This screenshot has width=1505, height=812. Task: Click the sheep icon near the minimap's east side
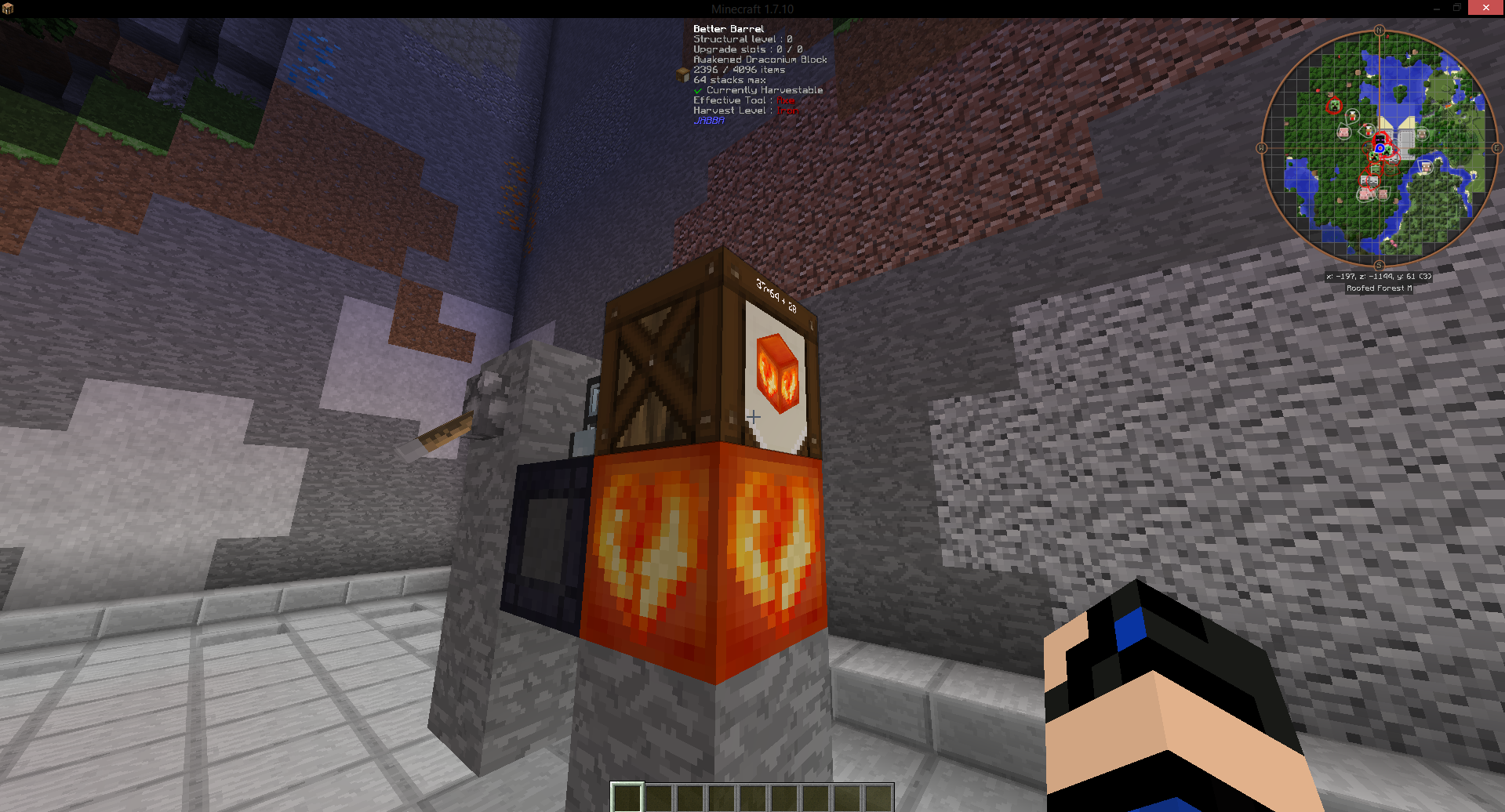1426,166
